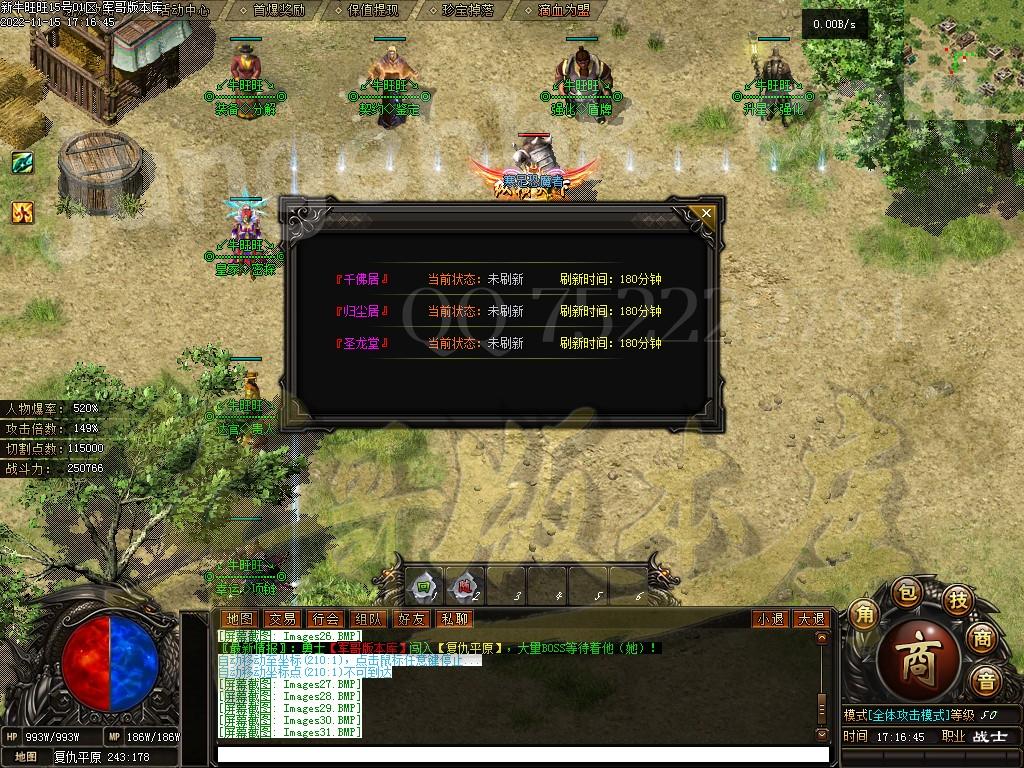Open the 首爆奖励 first-kill reward menu
The width and height of the screenshot is (1024, 768).
tap(279, 10)
